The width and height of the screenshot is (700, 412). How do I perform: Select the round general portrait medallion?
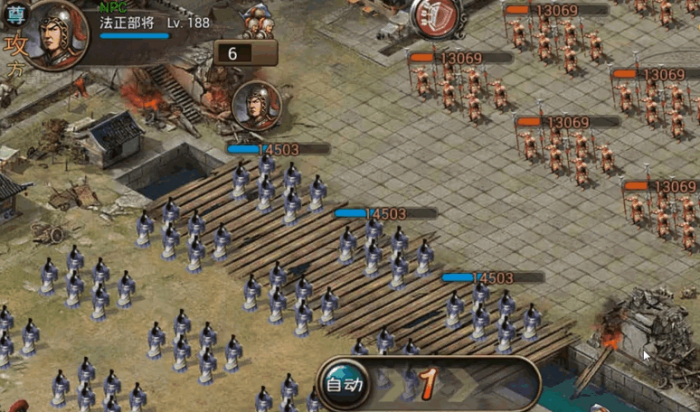pos(256,106)
